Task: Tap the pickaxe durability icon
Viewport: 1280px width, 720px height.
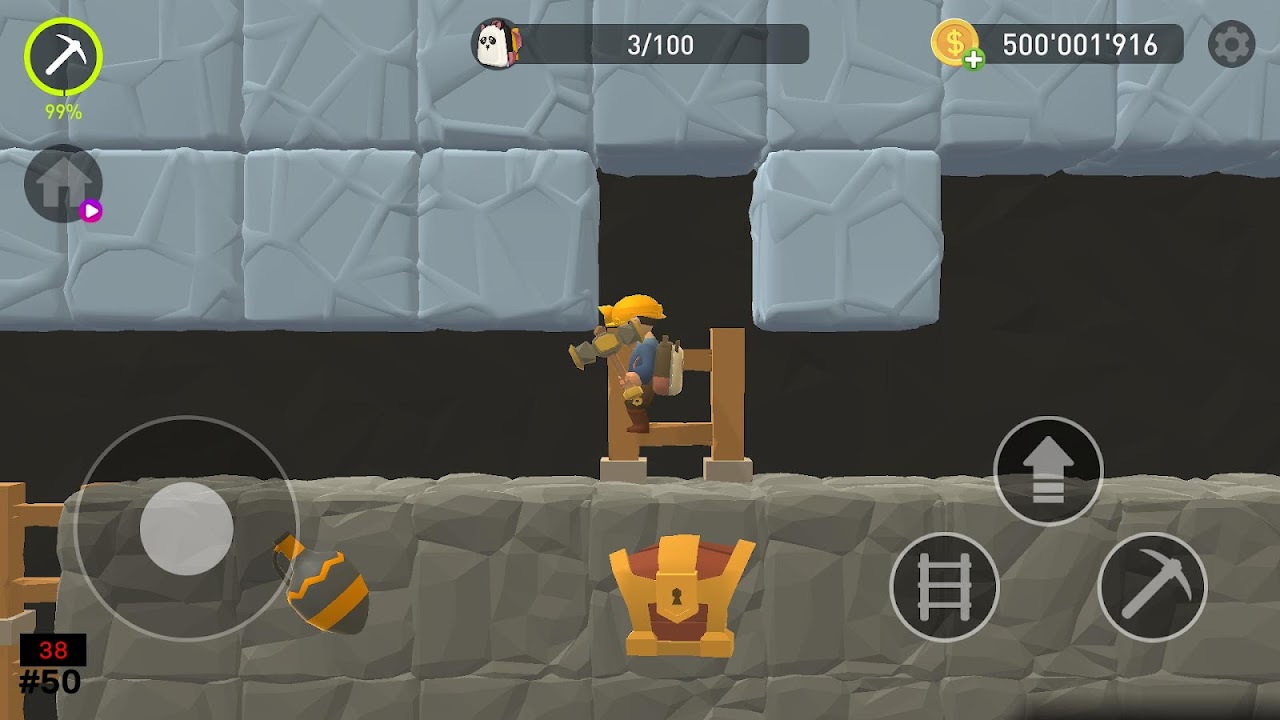Action: (x=63, y=58)
